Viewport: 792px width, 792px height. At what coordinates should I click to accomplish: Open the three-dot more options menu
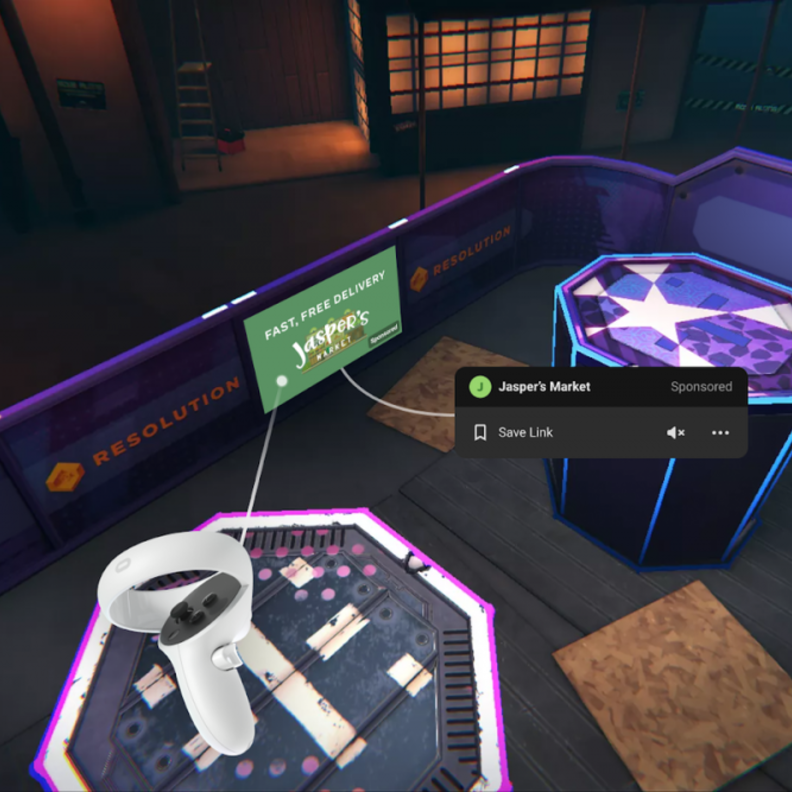point(720,433)
